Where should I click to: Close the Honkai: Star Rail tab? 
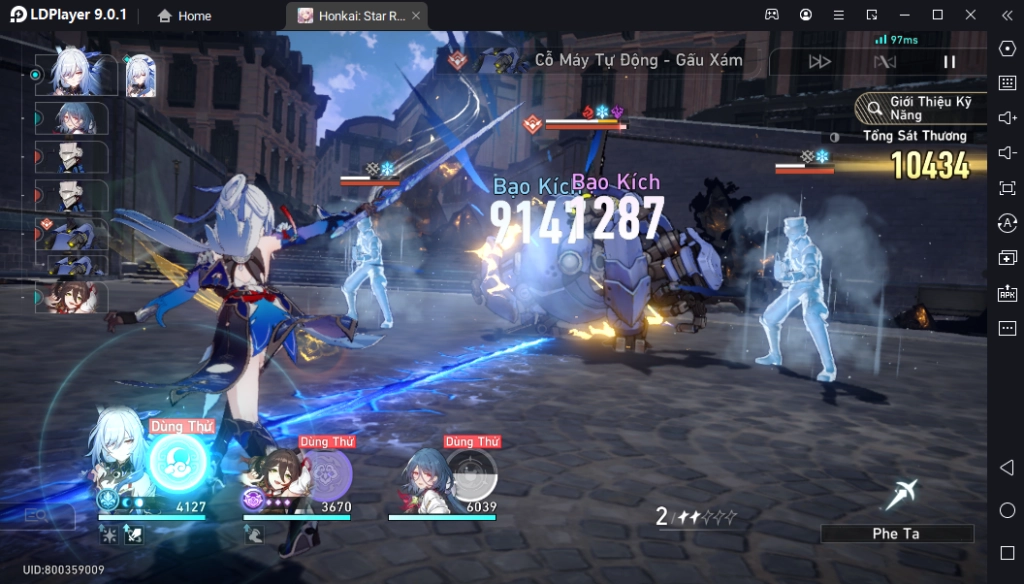click(x=416, y=16)
